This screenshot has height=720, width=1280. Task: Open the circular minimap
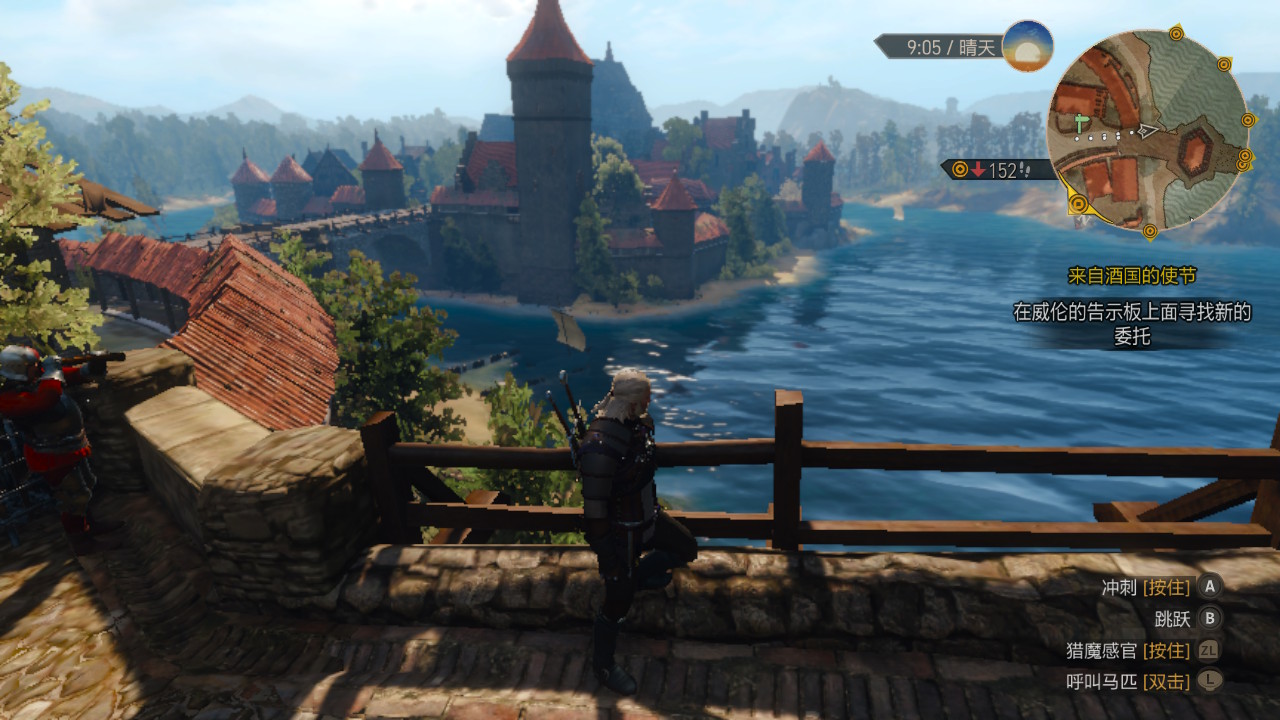1148,130
